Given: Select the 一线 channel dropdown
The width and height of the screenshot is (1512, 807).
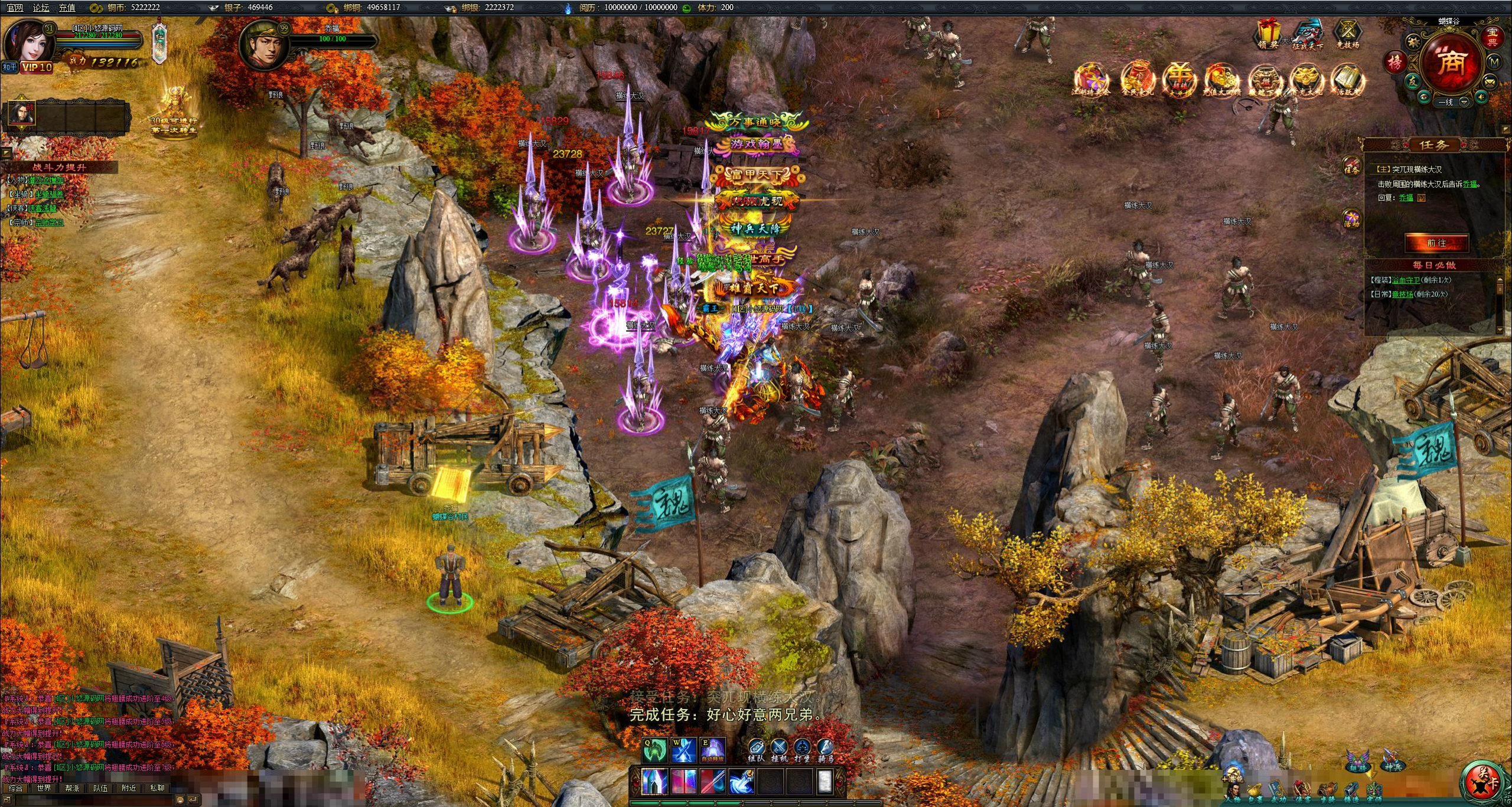Looking at the screenshot, I should (x=1464, y=102).
